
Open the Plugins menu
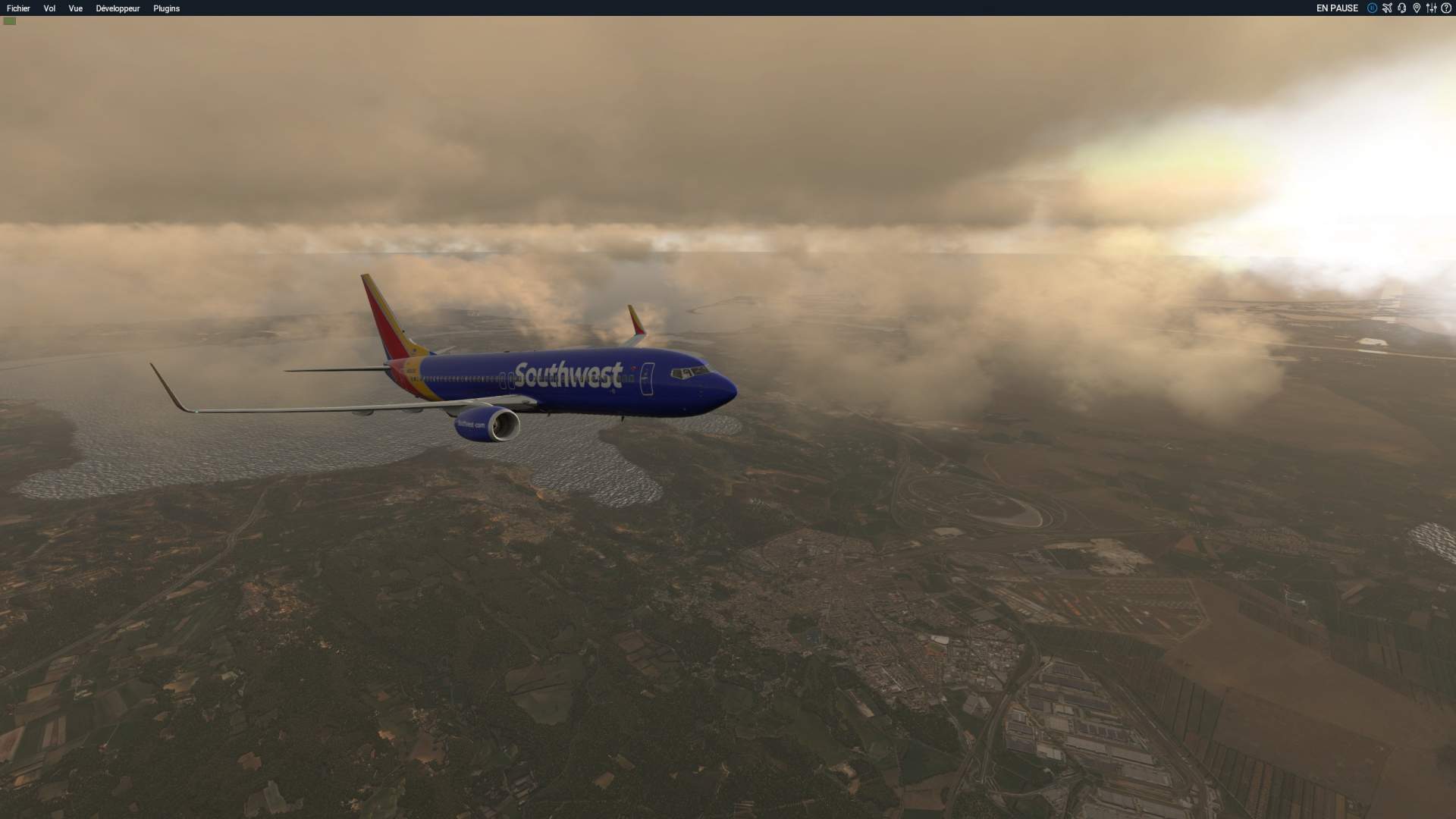(x=166, y=8)
